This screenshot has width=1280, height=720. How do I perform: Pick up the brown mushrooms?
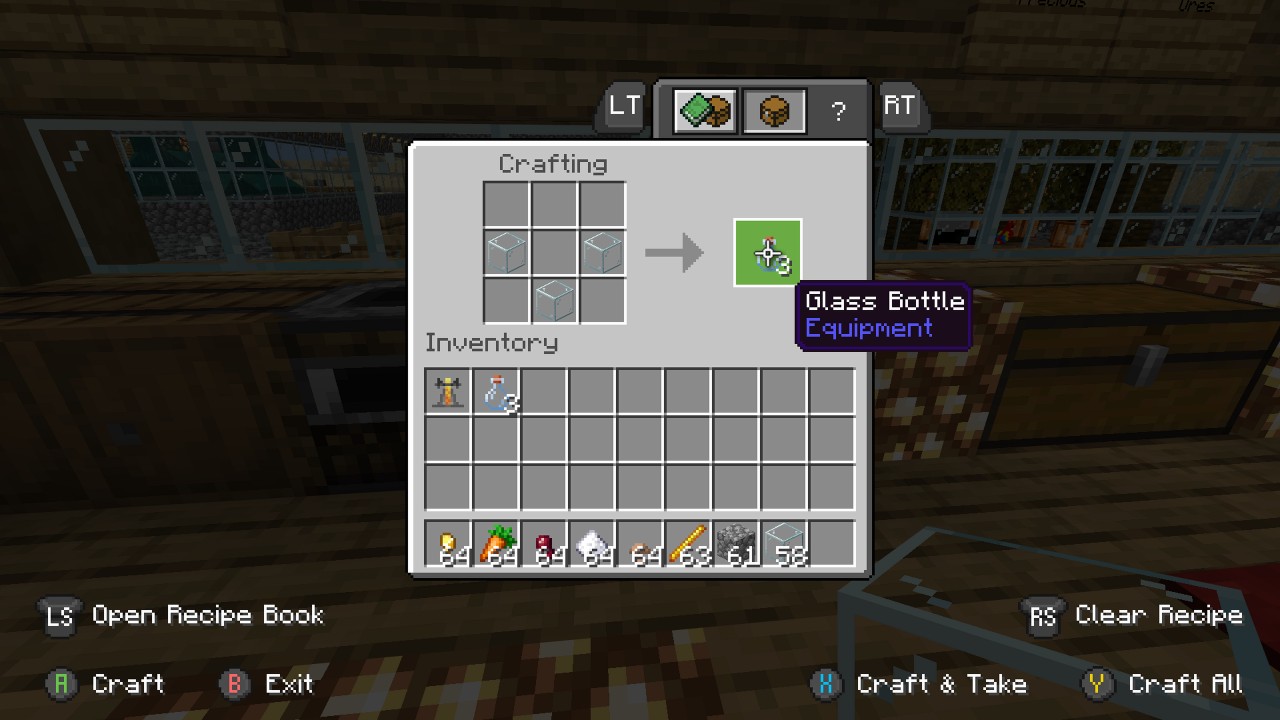coord(644,543)
